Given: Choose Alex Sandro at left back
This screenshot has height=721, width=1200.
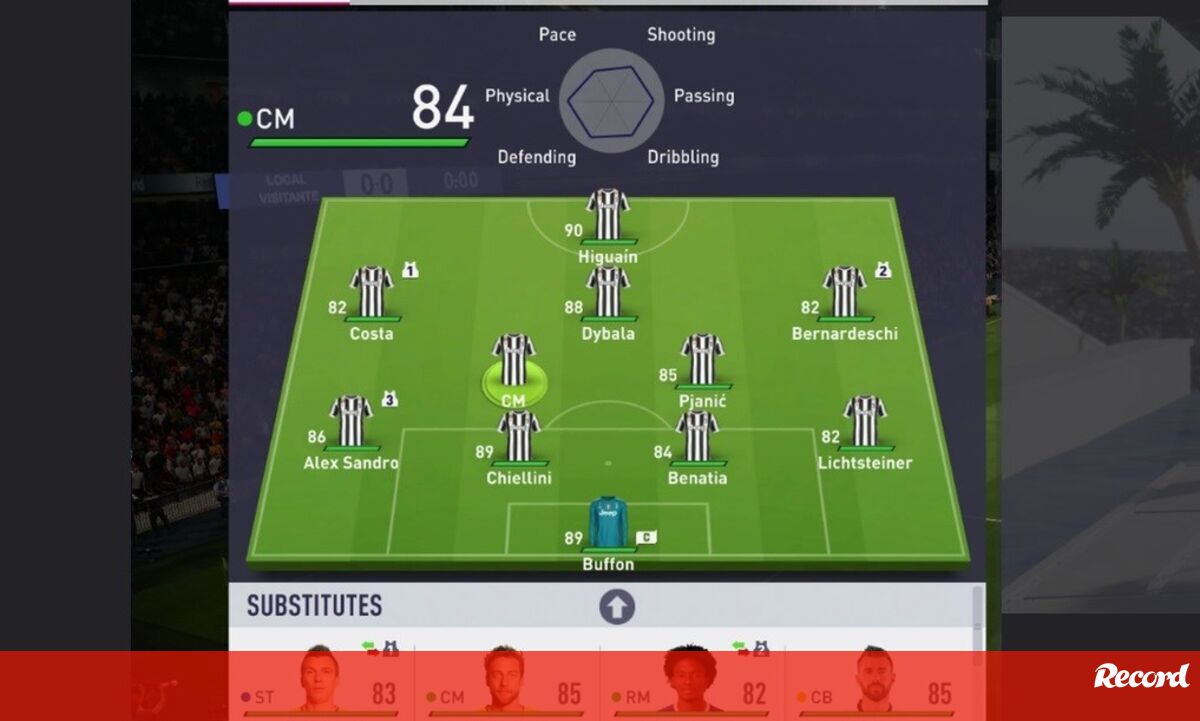Looking at the screenshot, I should tap(351, 422).
